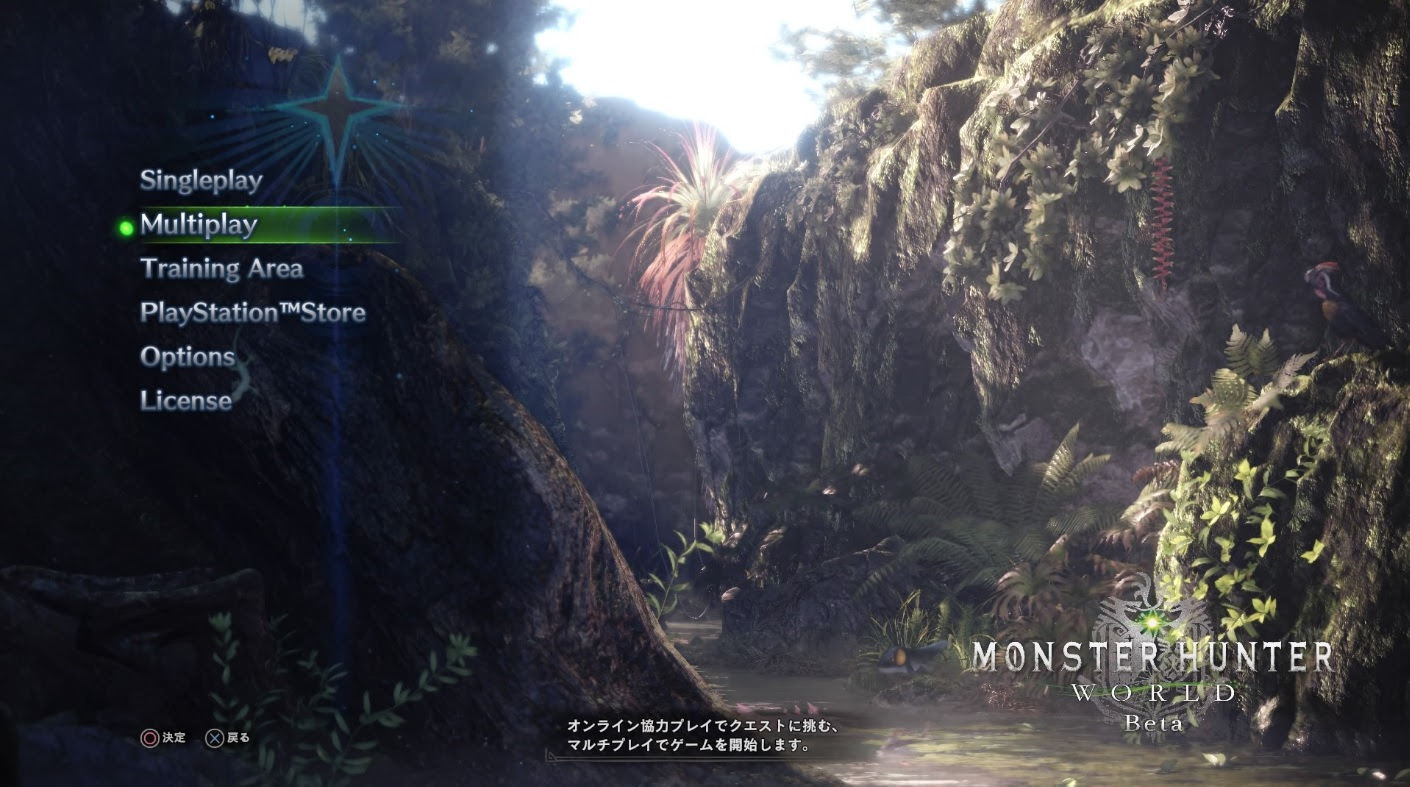Screen dimensions: 1410x787
Task: View the License entry
Action: [x=184, y=401]
